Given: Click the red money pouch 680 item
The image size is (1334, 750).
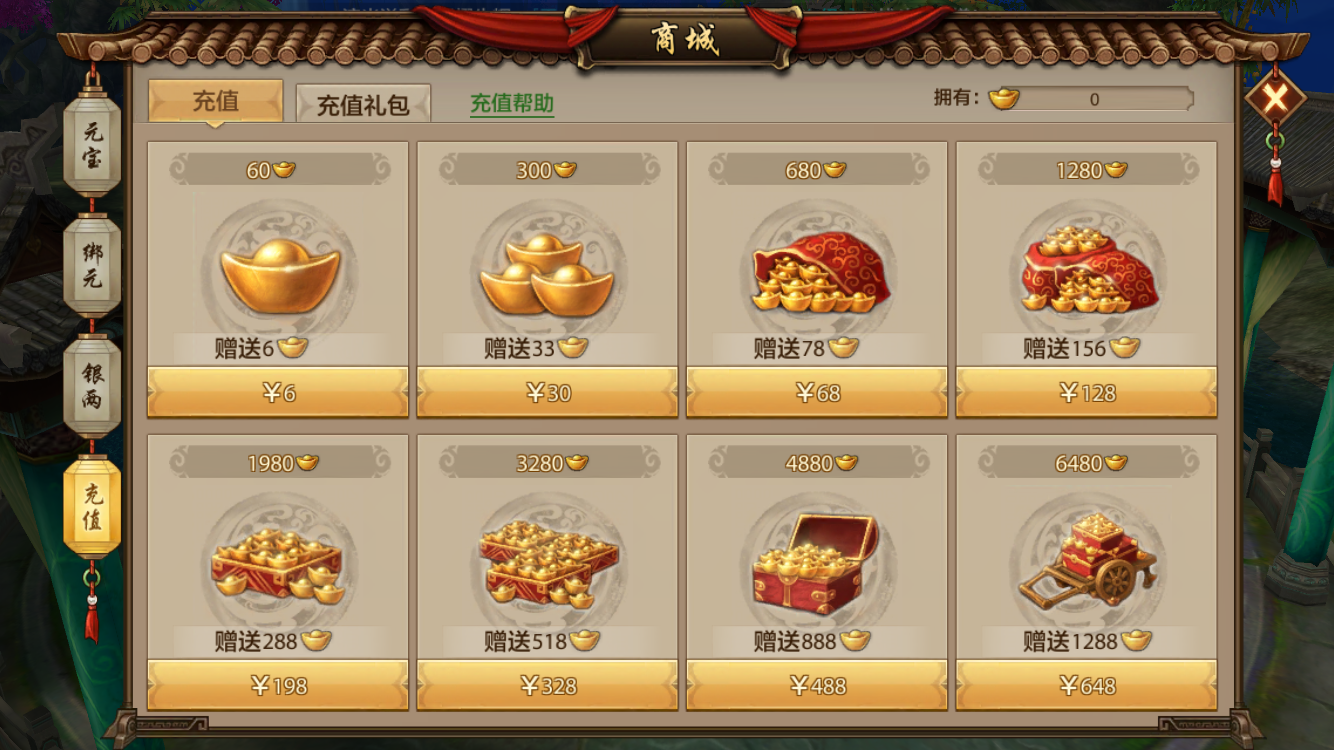Looking at the screenshot, I should pyautogui.click(x=816, y=280).
